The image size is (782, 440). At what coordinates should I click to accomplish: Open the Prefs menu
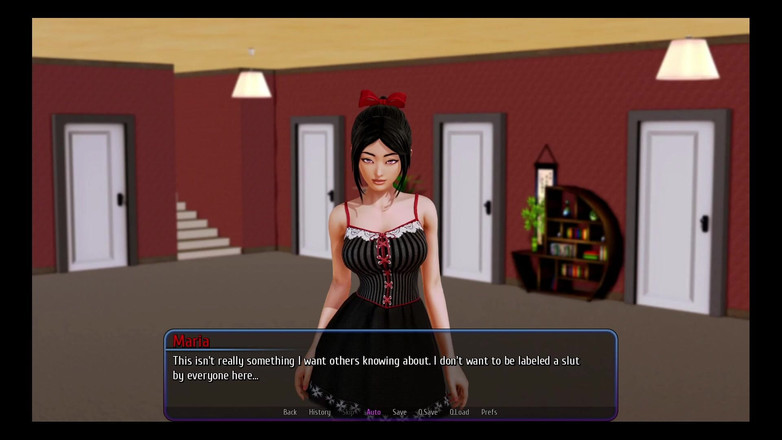(489, 412)
